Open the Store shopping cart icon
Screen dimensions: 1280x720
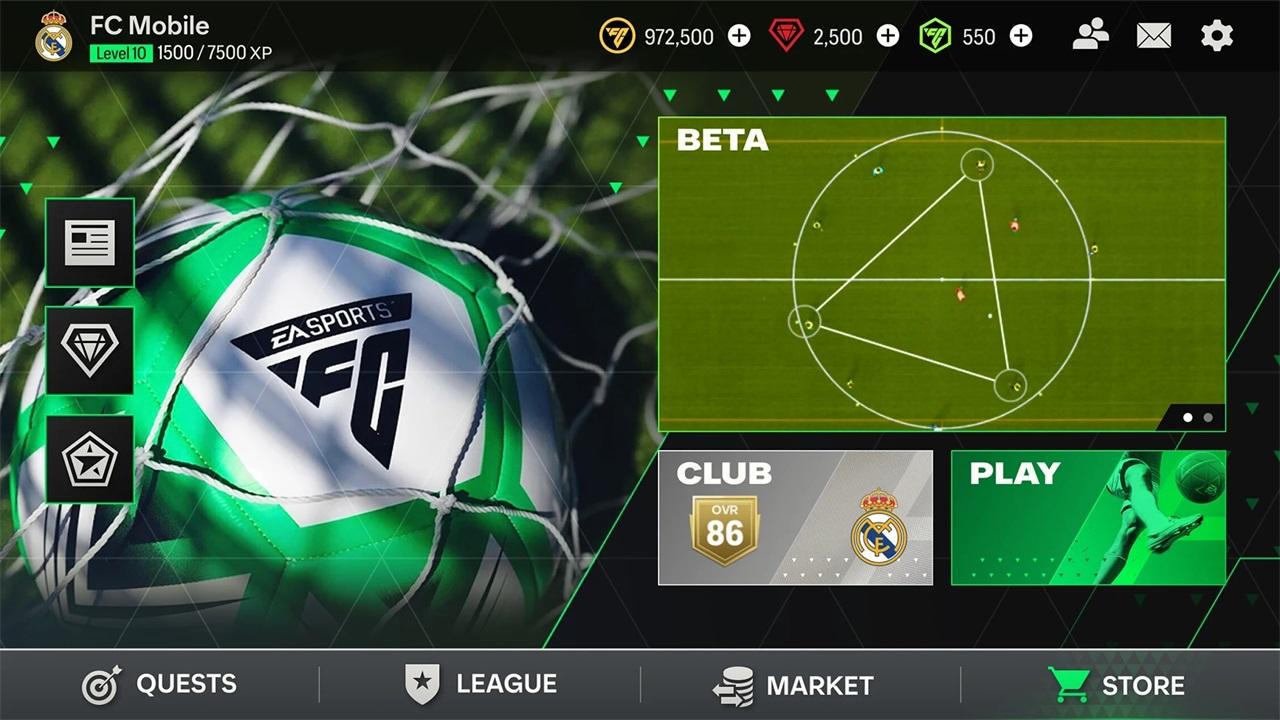coord(1071,684)
